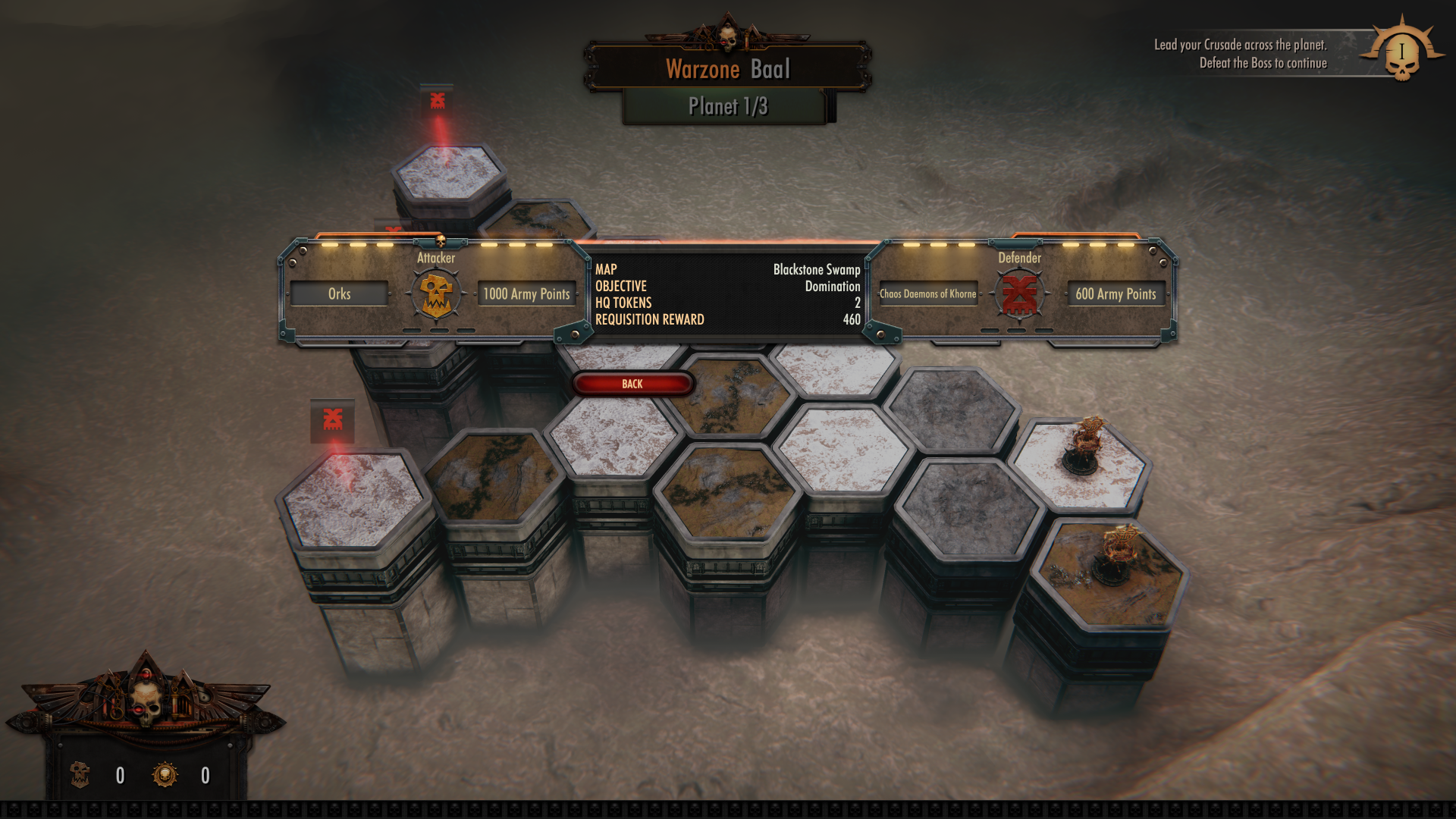Screen dimensions: 1456x819
Task: Click the Chaos Daemons of Khorne box
Action: [928, 293]
